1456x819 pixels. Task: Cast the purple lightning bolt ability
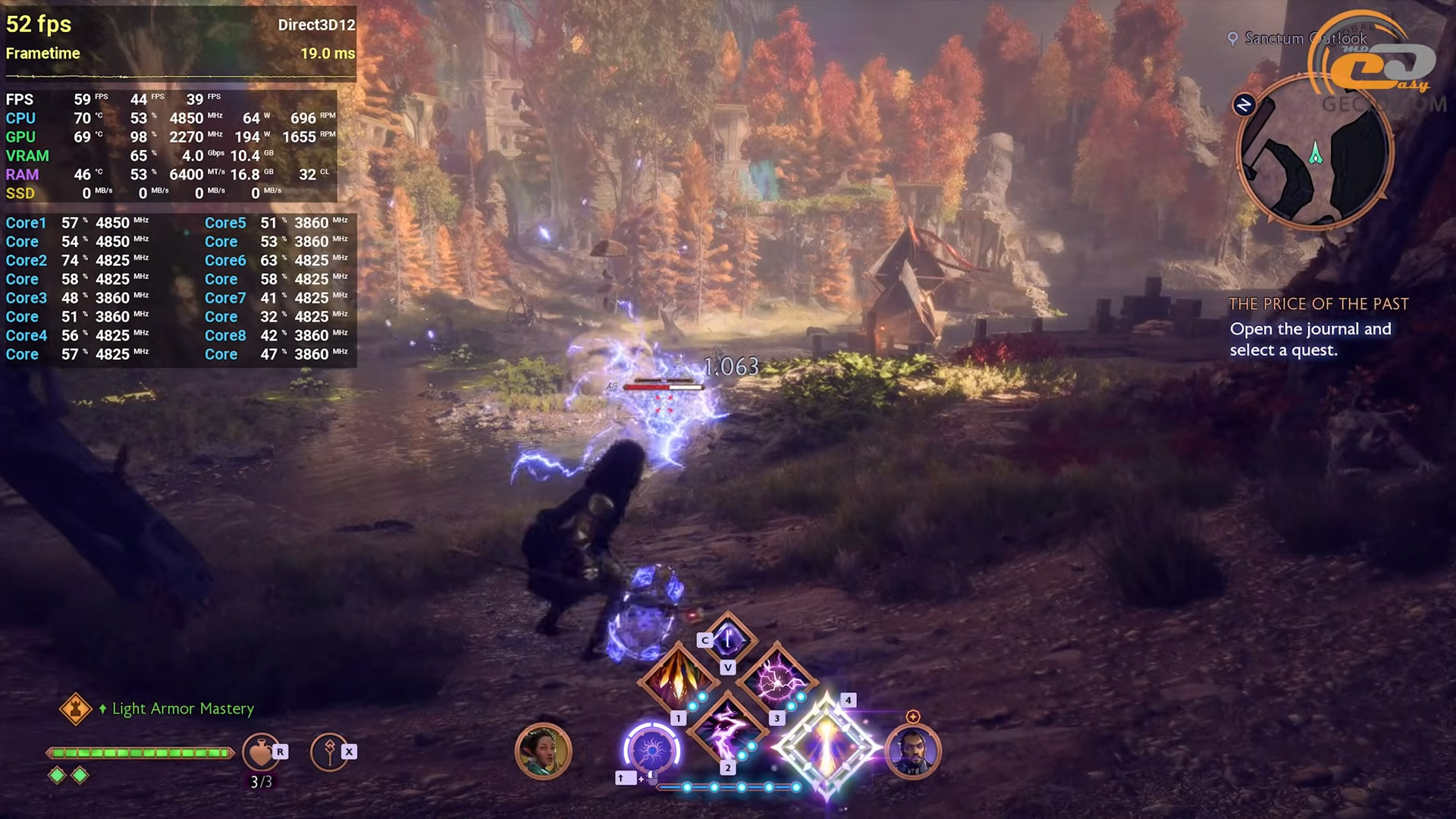pos(726,730)
